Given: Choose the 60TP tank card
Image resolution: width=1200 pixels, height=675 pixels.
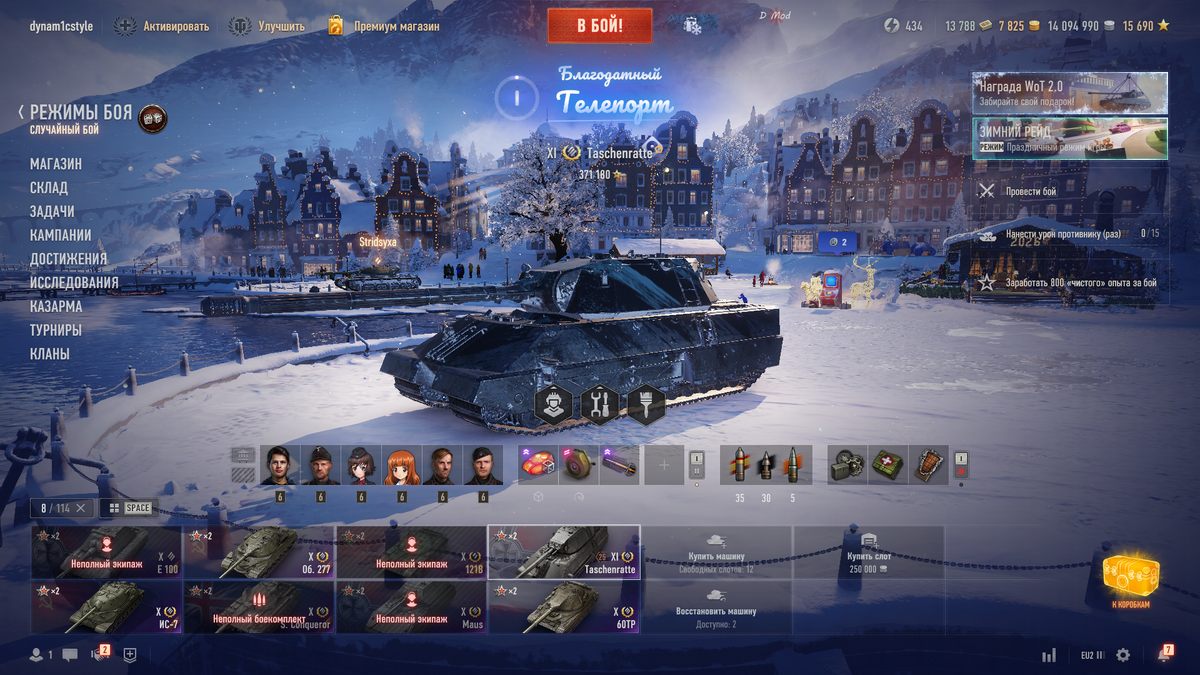Looking at the screenshot, I should (564, 608).
